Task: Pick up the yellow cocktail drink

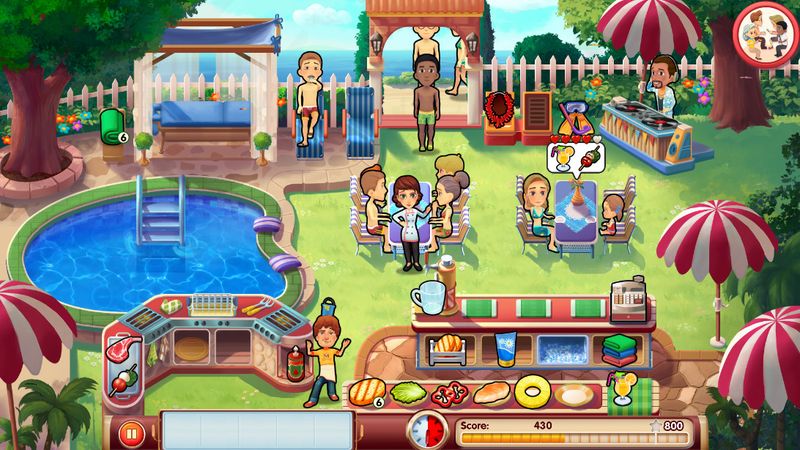Action: click(x=626, y=388)
